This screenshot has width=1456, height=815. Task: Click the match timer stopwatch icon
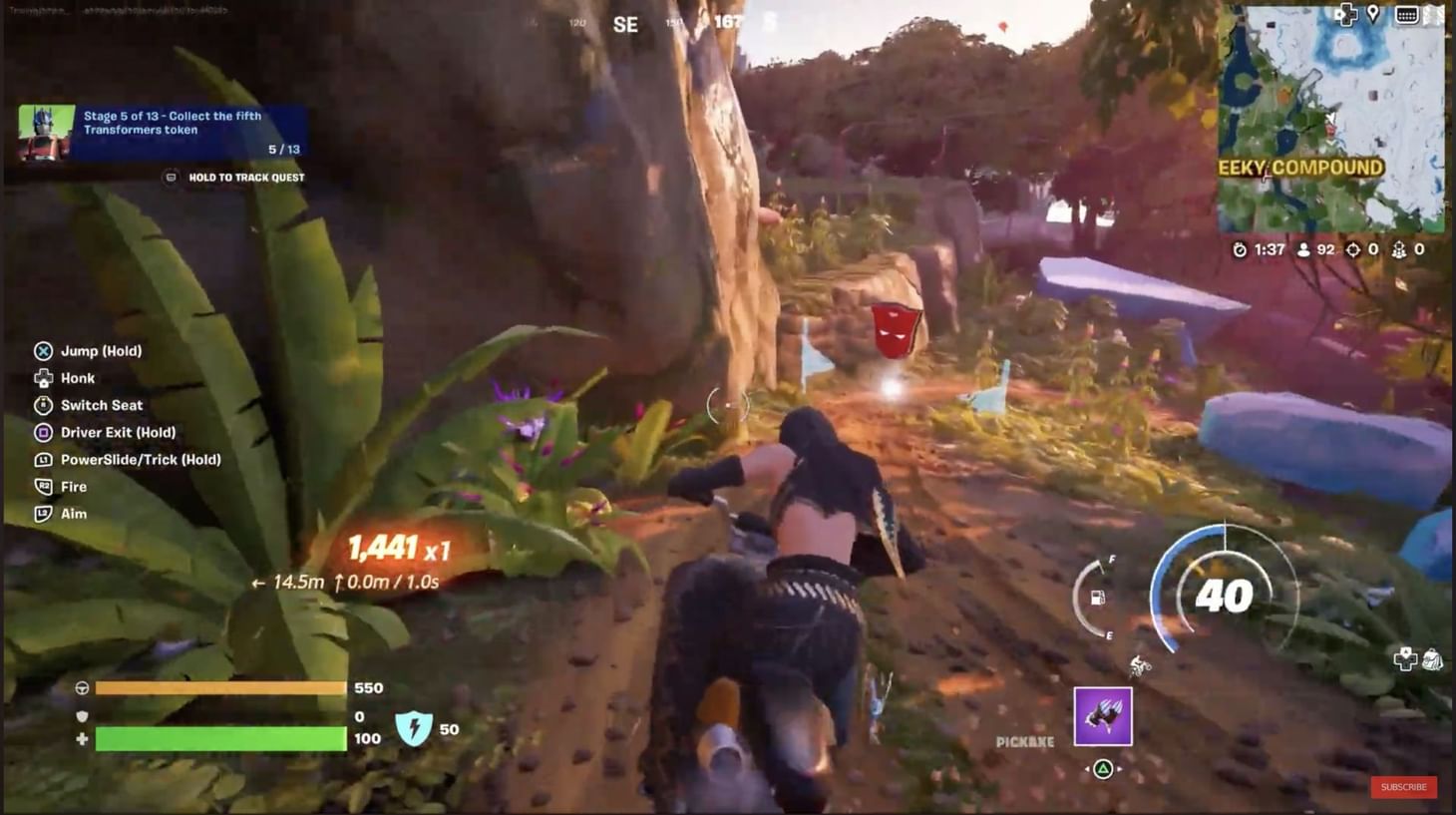1239,249
